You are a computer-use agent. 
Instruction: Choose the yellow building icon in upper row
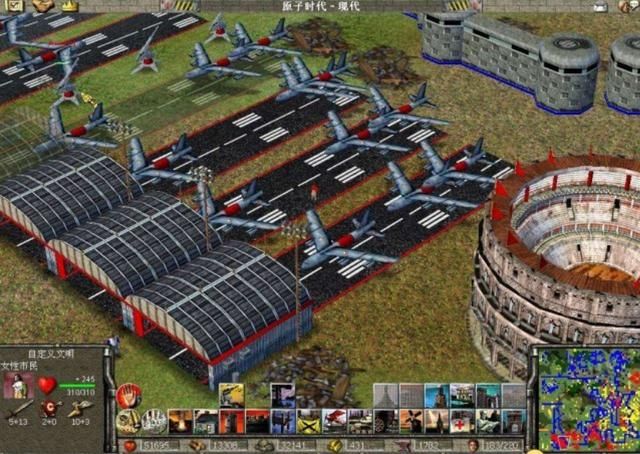coord(231,395)
